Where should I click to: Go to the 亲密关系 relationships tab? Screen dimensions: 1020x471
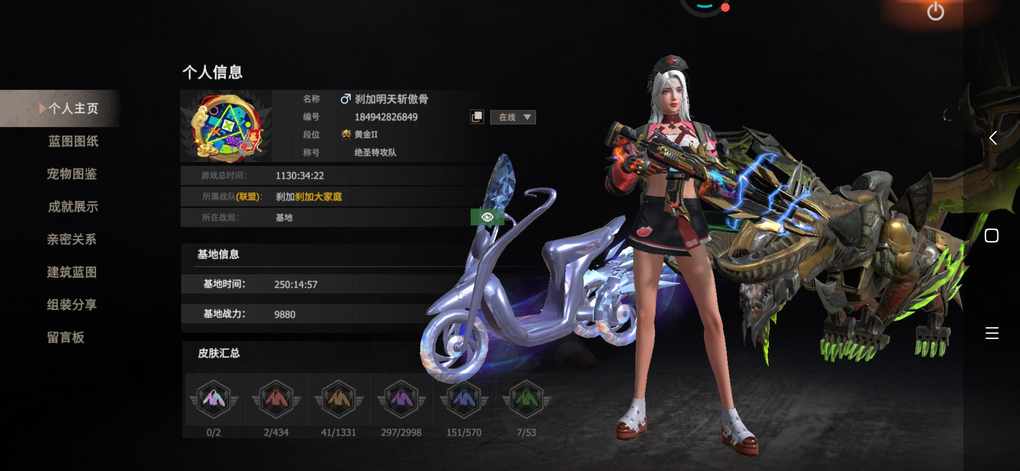coord(72,240)
